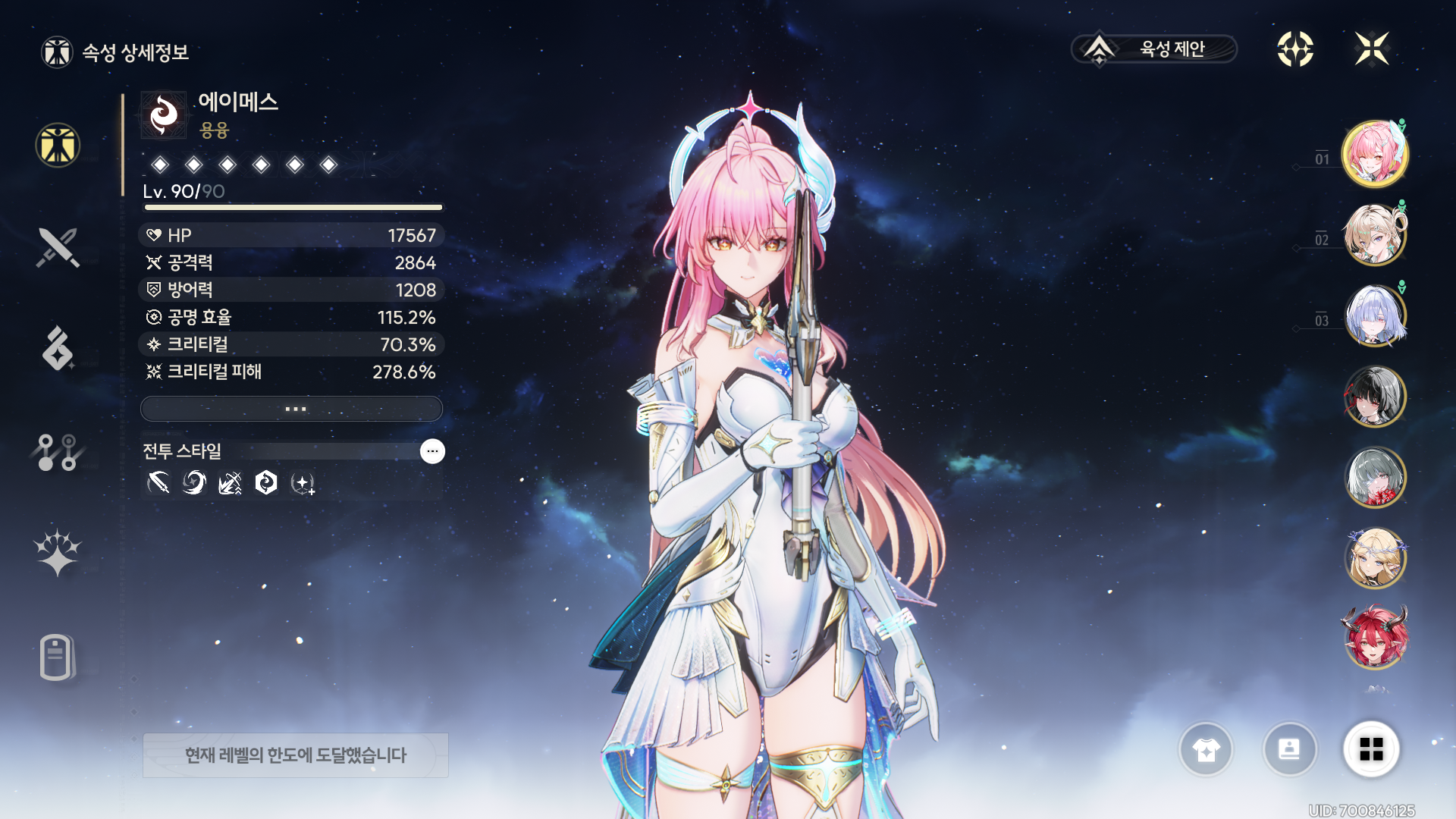Open the character grid list view
This screenshot has height=819, width=1456.
(x=1371, y=749)
